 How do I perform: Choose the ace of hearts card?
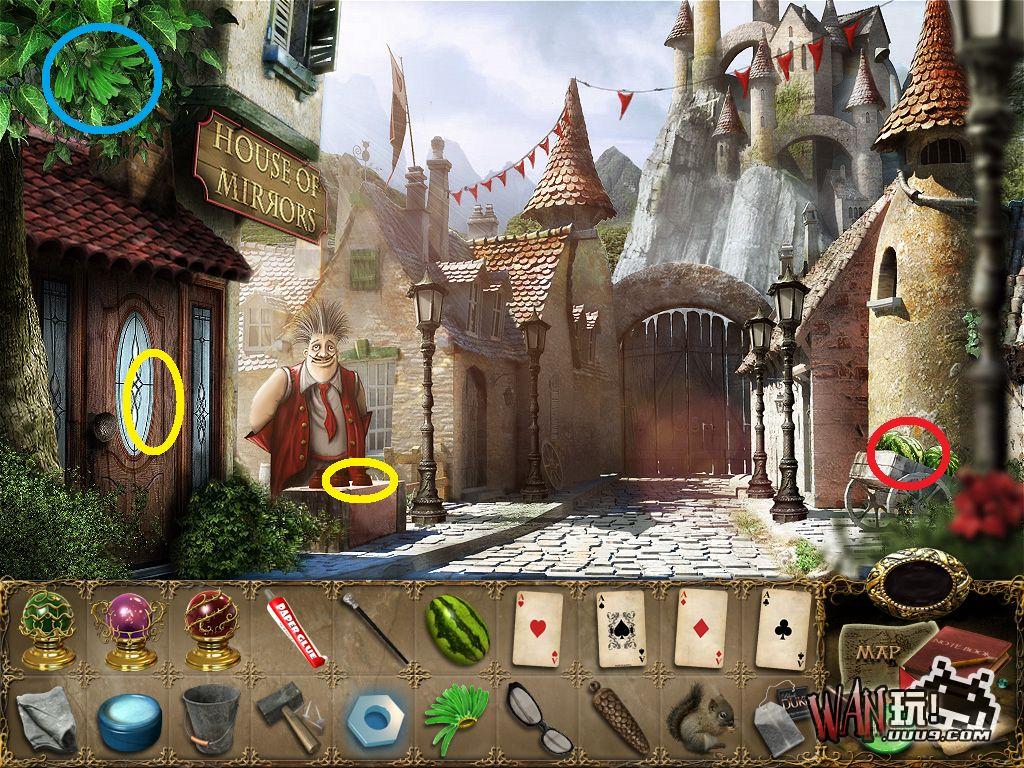[540, 628]
